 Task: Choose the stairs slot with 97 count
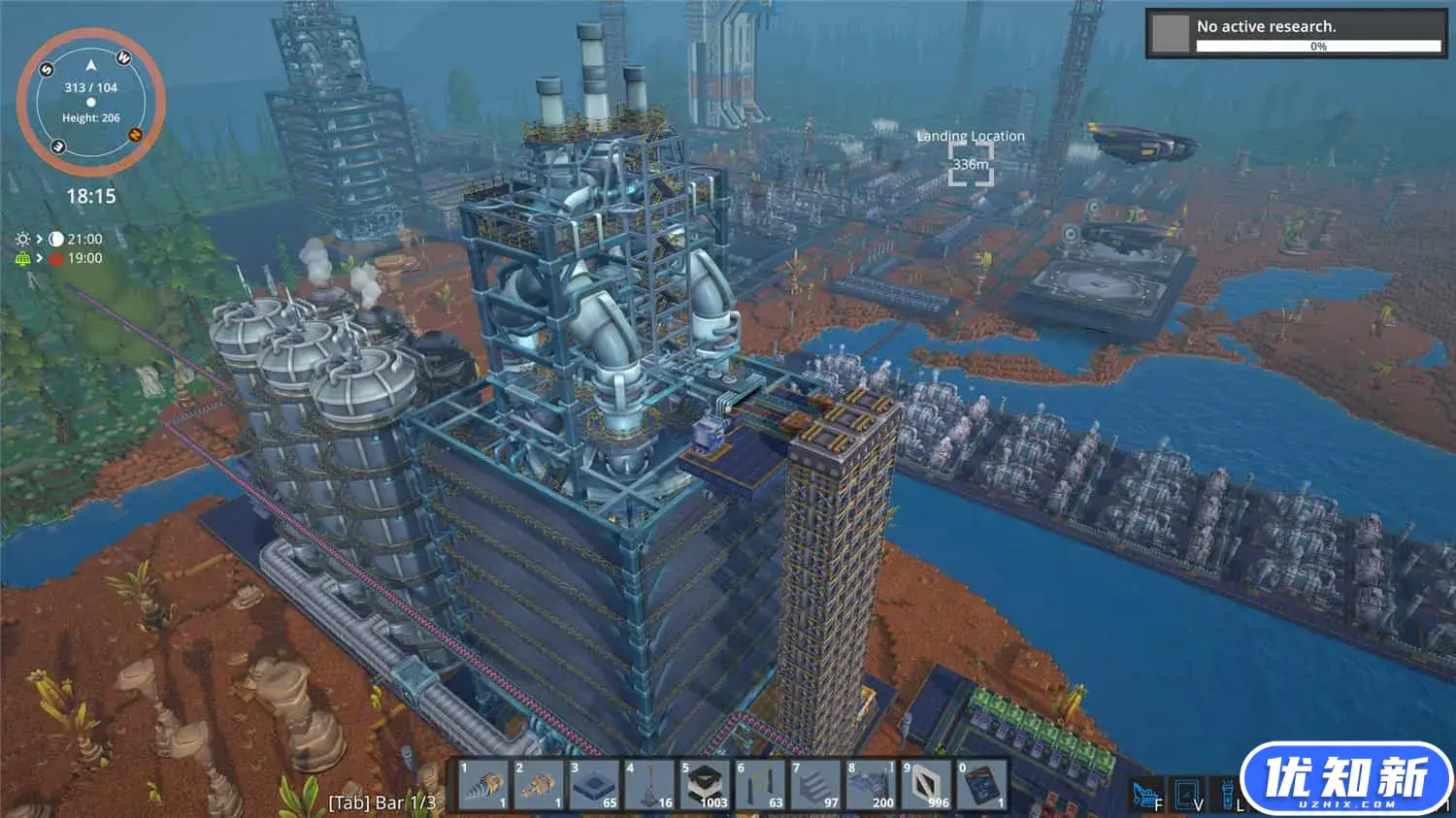point(815,784)
